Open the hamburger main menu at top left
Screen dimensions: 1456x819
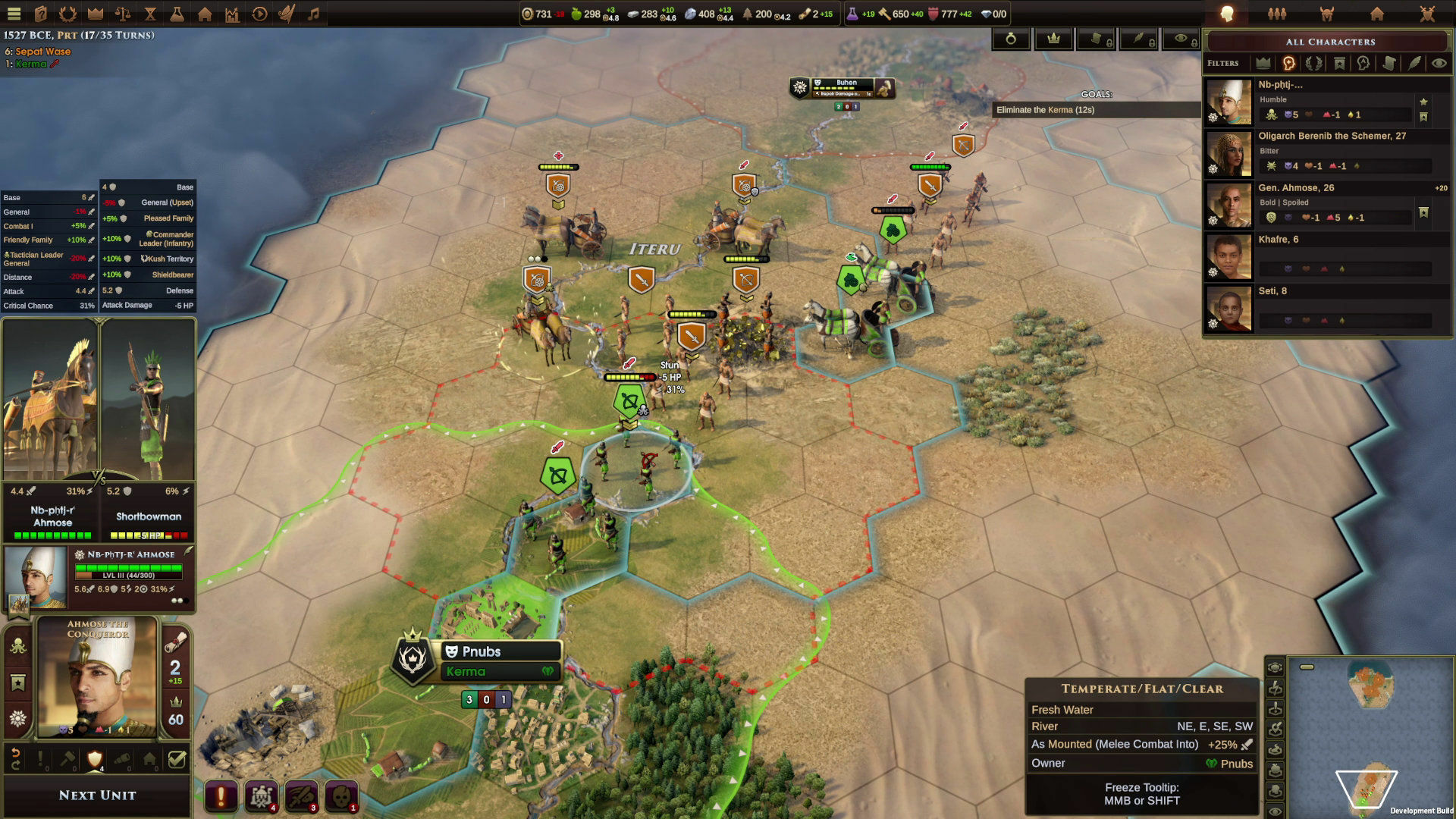14,14
